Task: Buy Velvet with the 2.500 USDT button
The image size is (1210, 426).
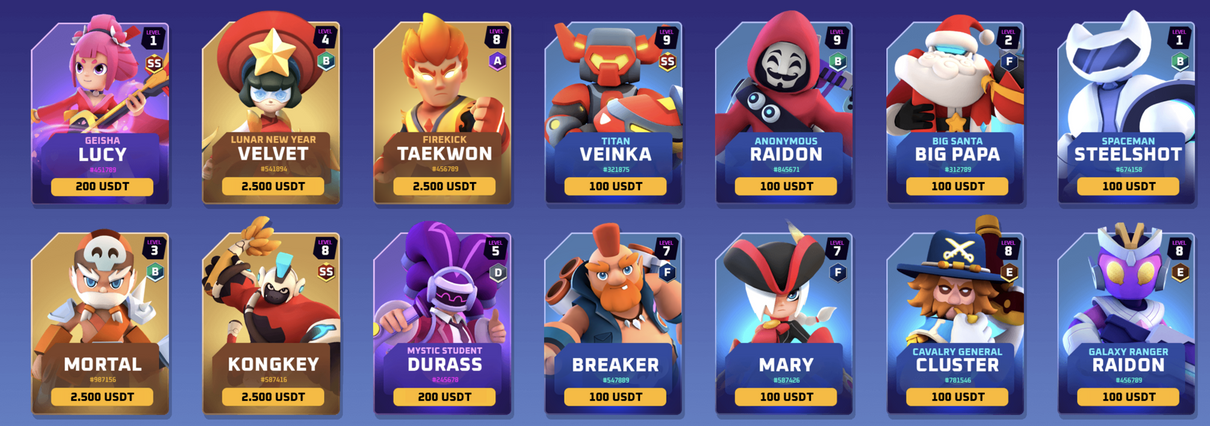Action: point(273,187)
